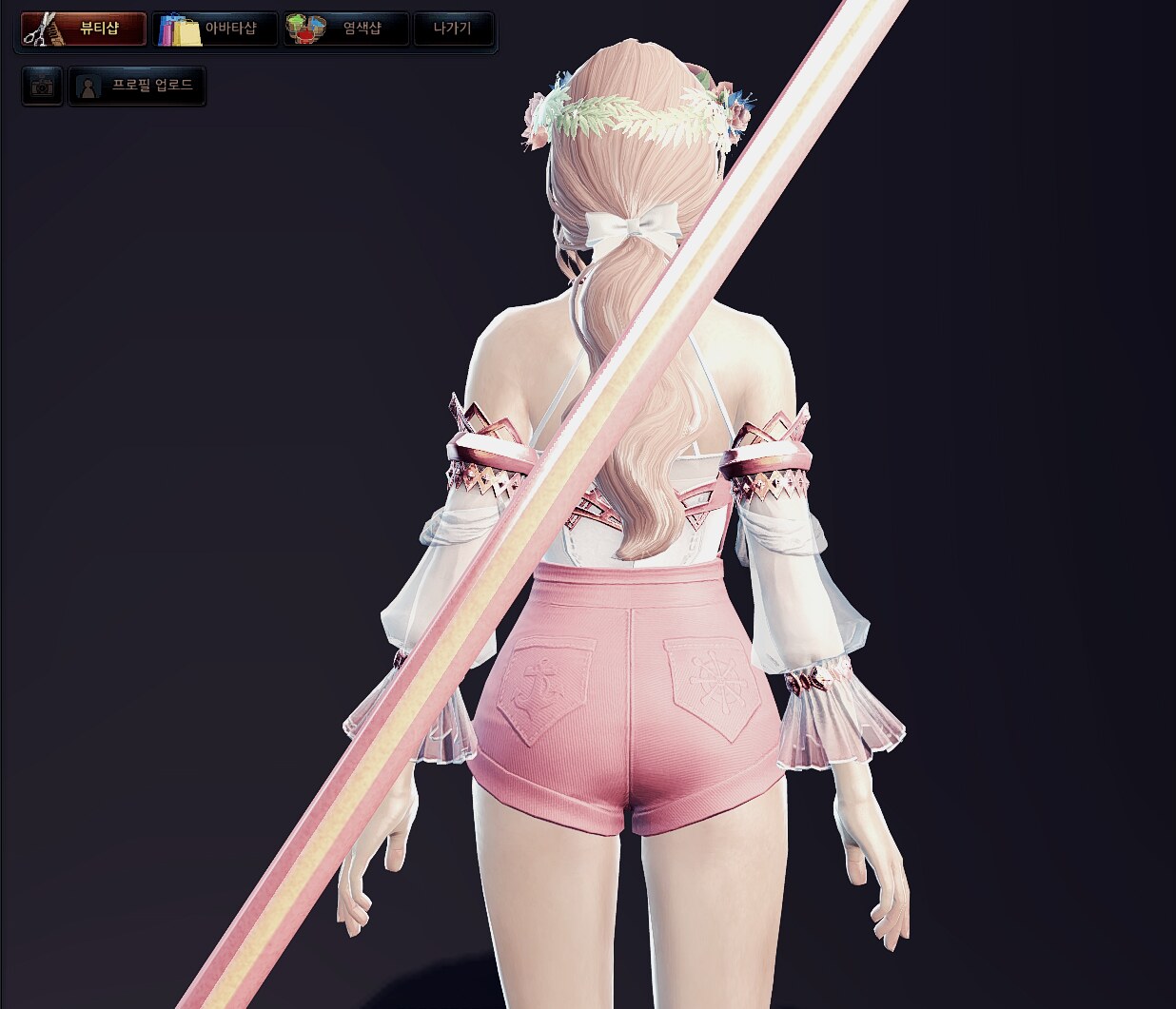
Task: Take a screenshot with the camera icon
Action: click(x=42, y=87)
